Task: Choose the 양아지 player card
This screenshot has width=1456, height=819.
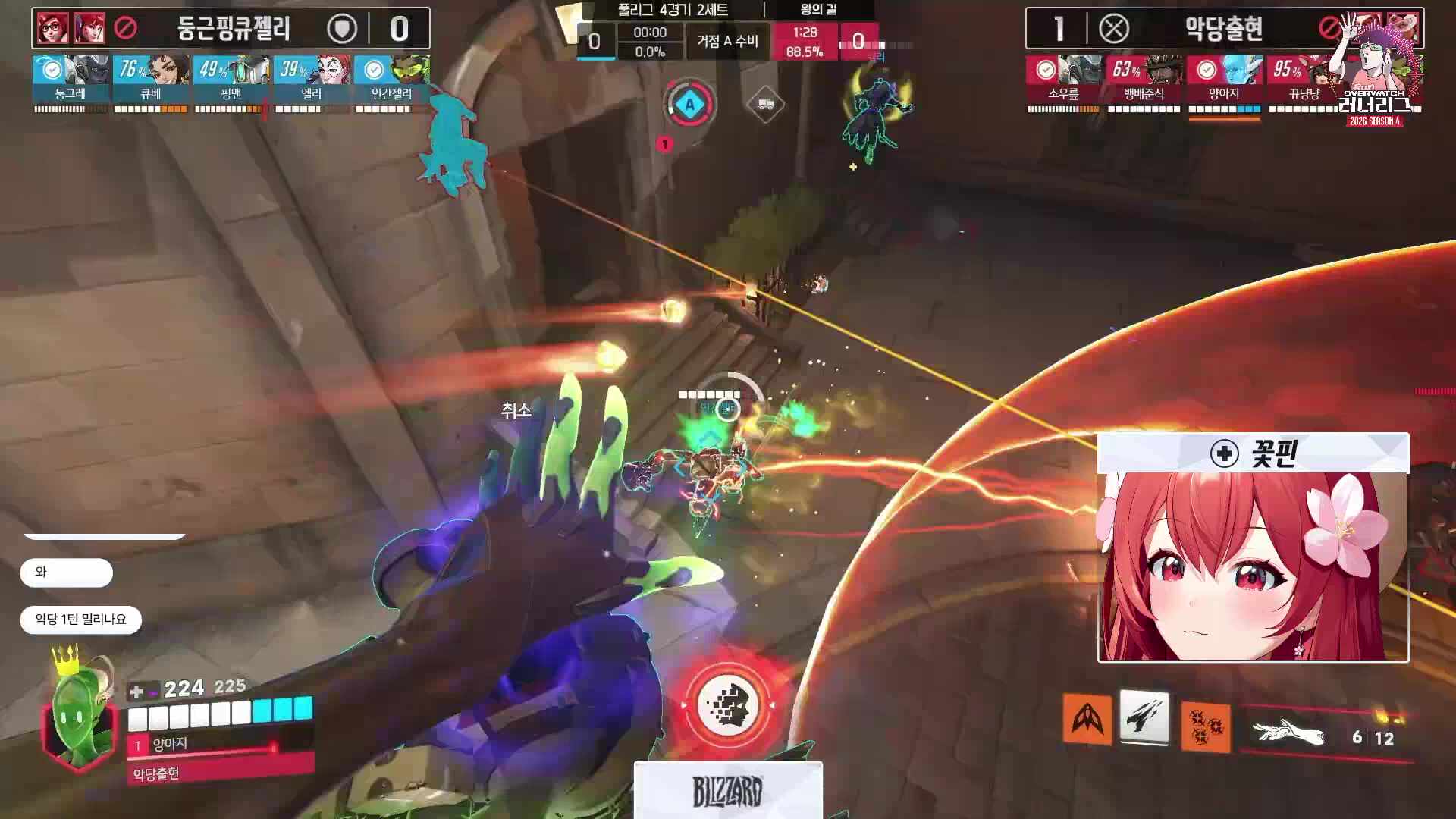Action: (x=1224, y=79)
